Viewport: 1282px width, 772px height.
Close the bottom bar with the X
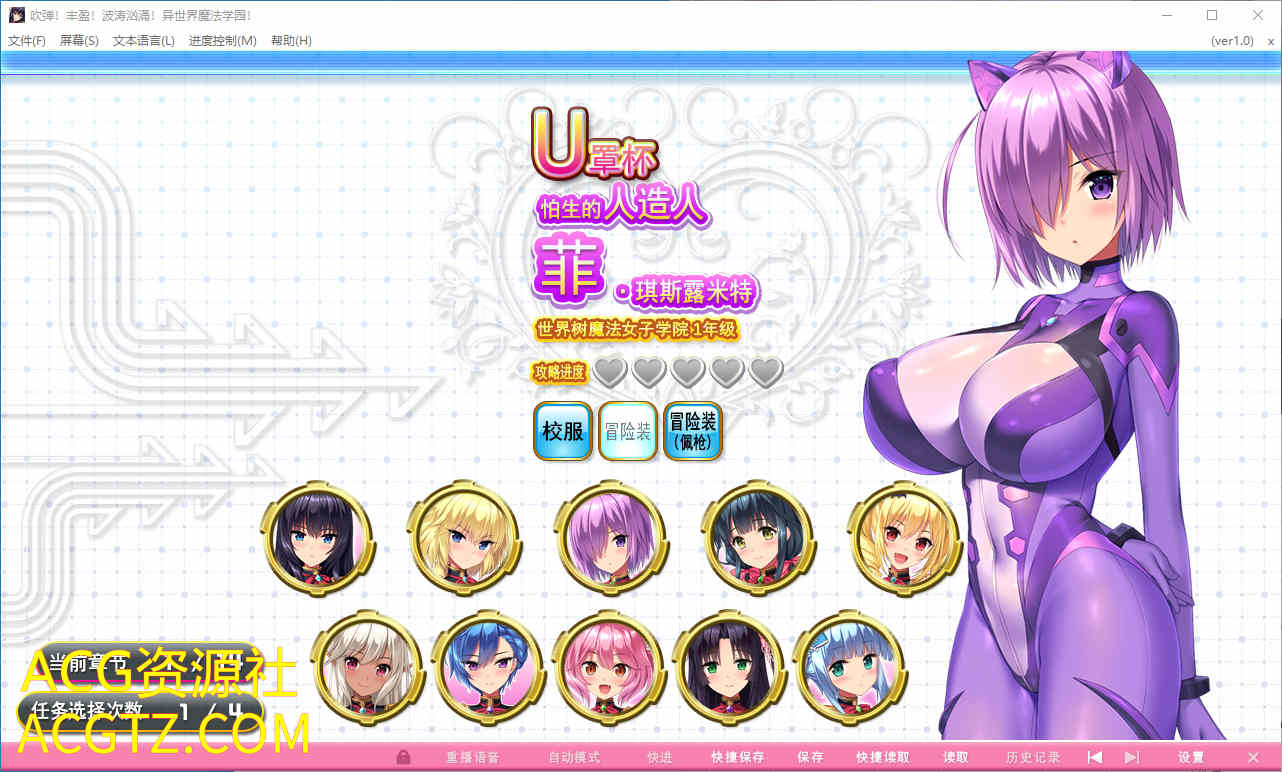pyautogui.click(x=1253, y=757)
